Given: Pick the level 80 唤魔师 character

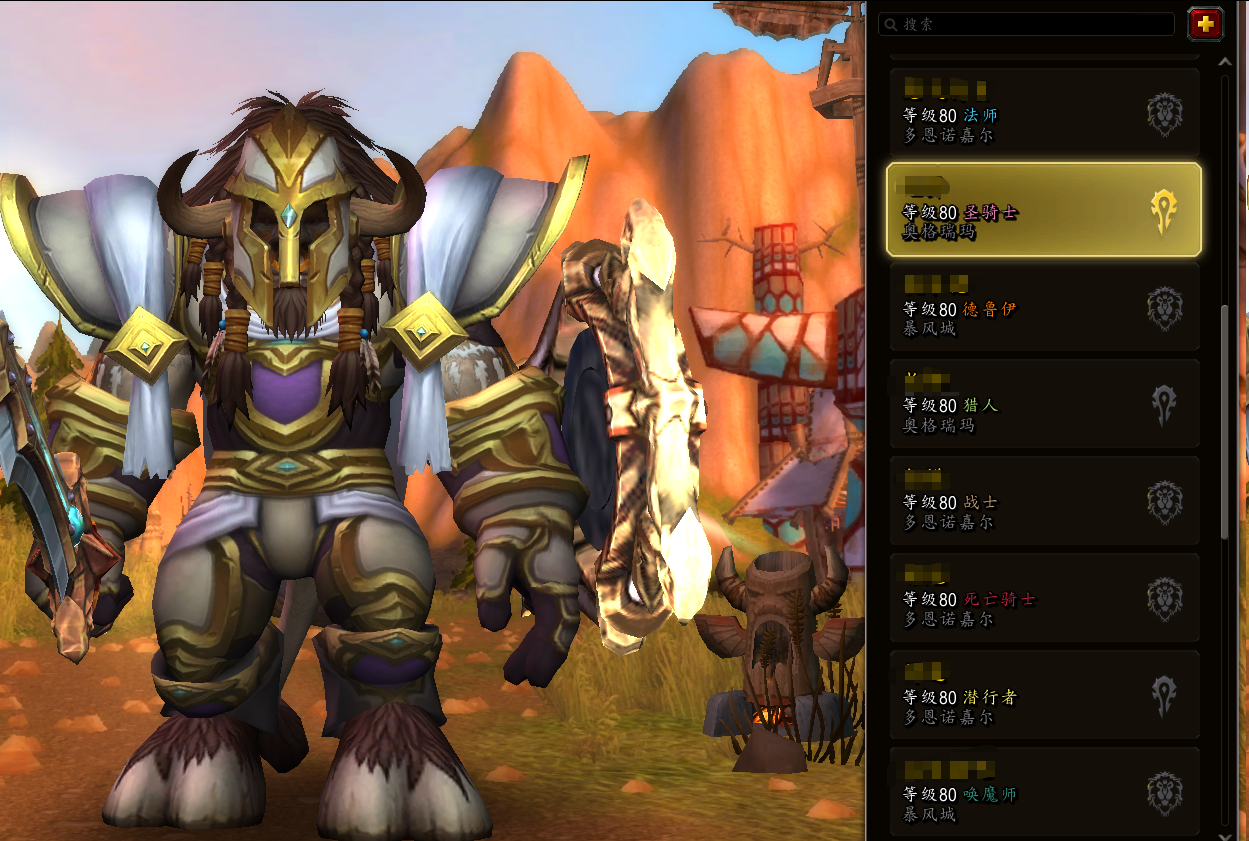Looking at the screenshot, I should 1043,792.
